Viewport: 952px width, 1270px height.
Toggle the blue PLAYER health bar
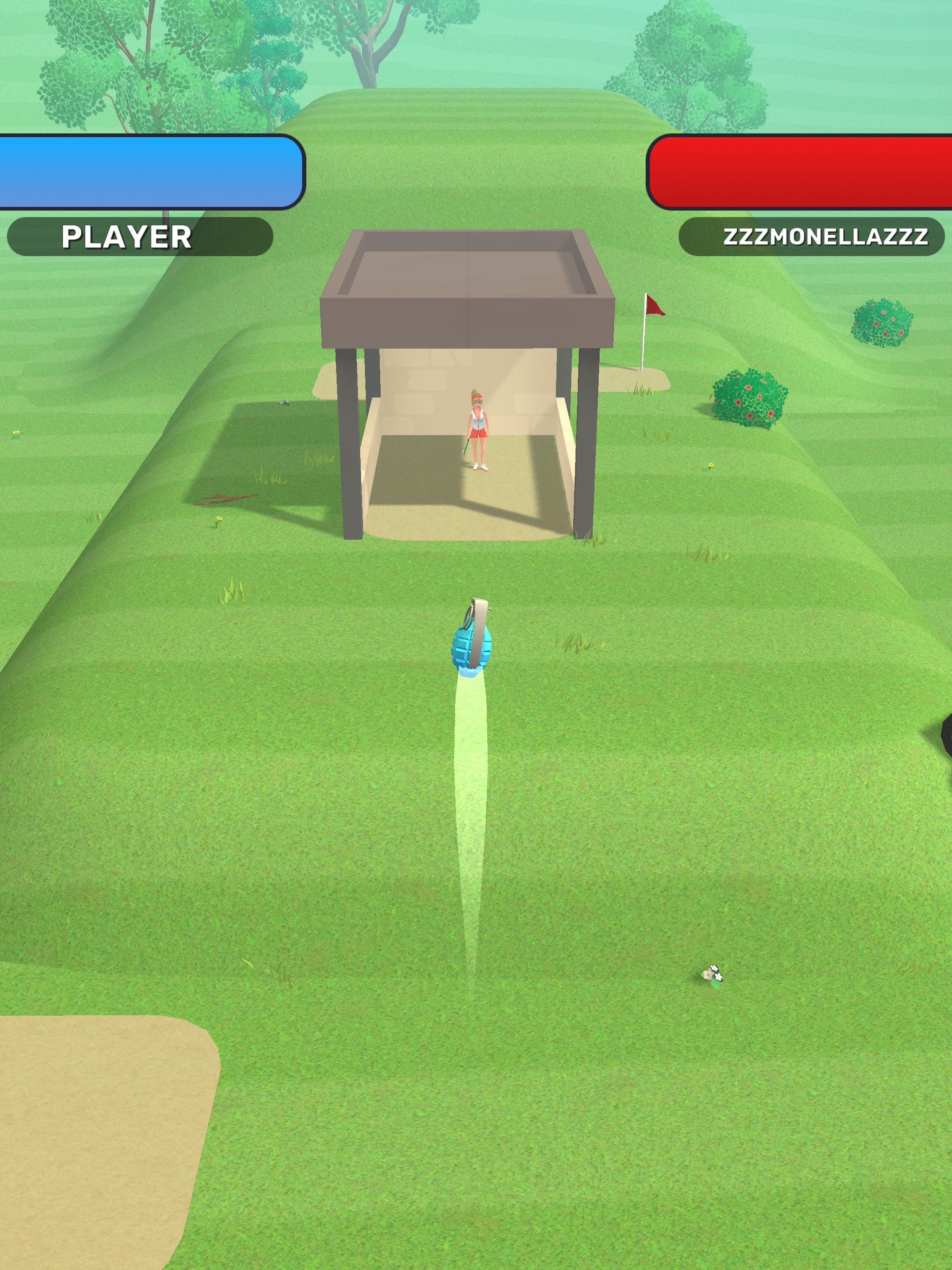coord(149,172)
